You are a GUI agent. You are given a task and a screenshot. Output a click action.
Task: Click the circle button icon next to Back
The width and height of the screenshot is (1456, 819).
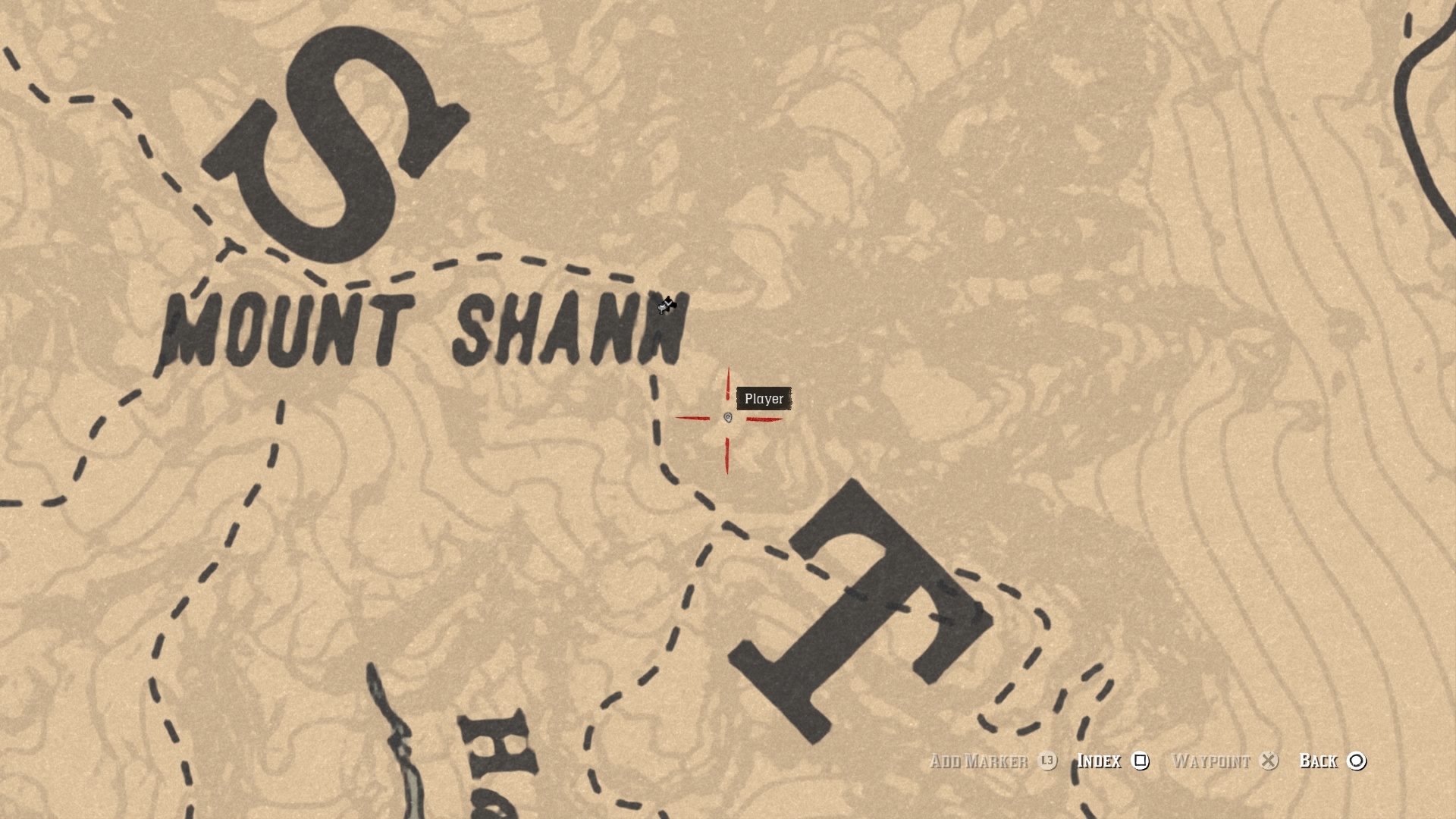[1357, 761]
